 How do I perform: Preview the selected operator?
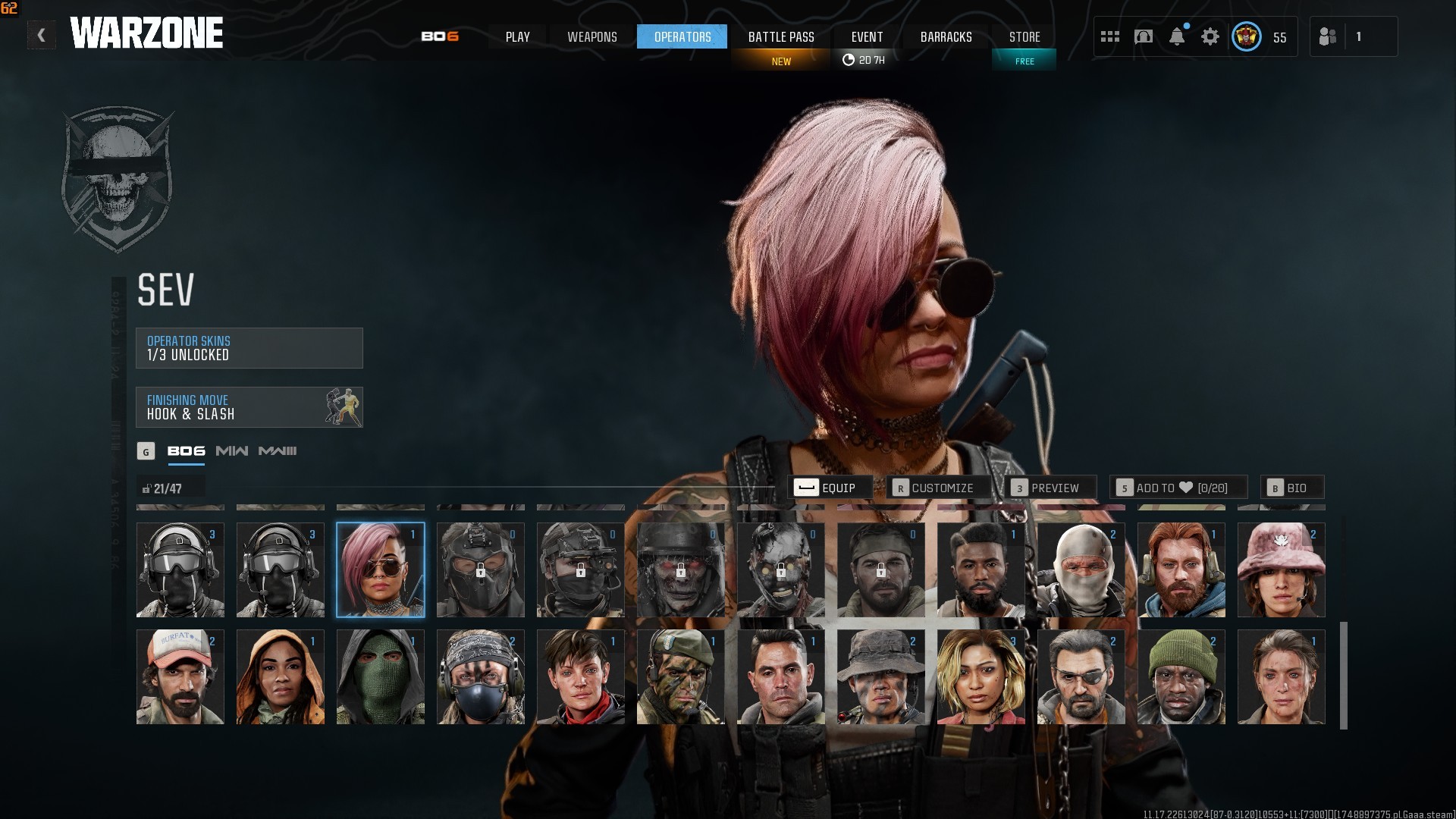tap(1051, 488)
